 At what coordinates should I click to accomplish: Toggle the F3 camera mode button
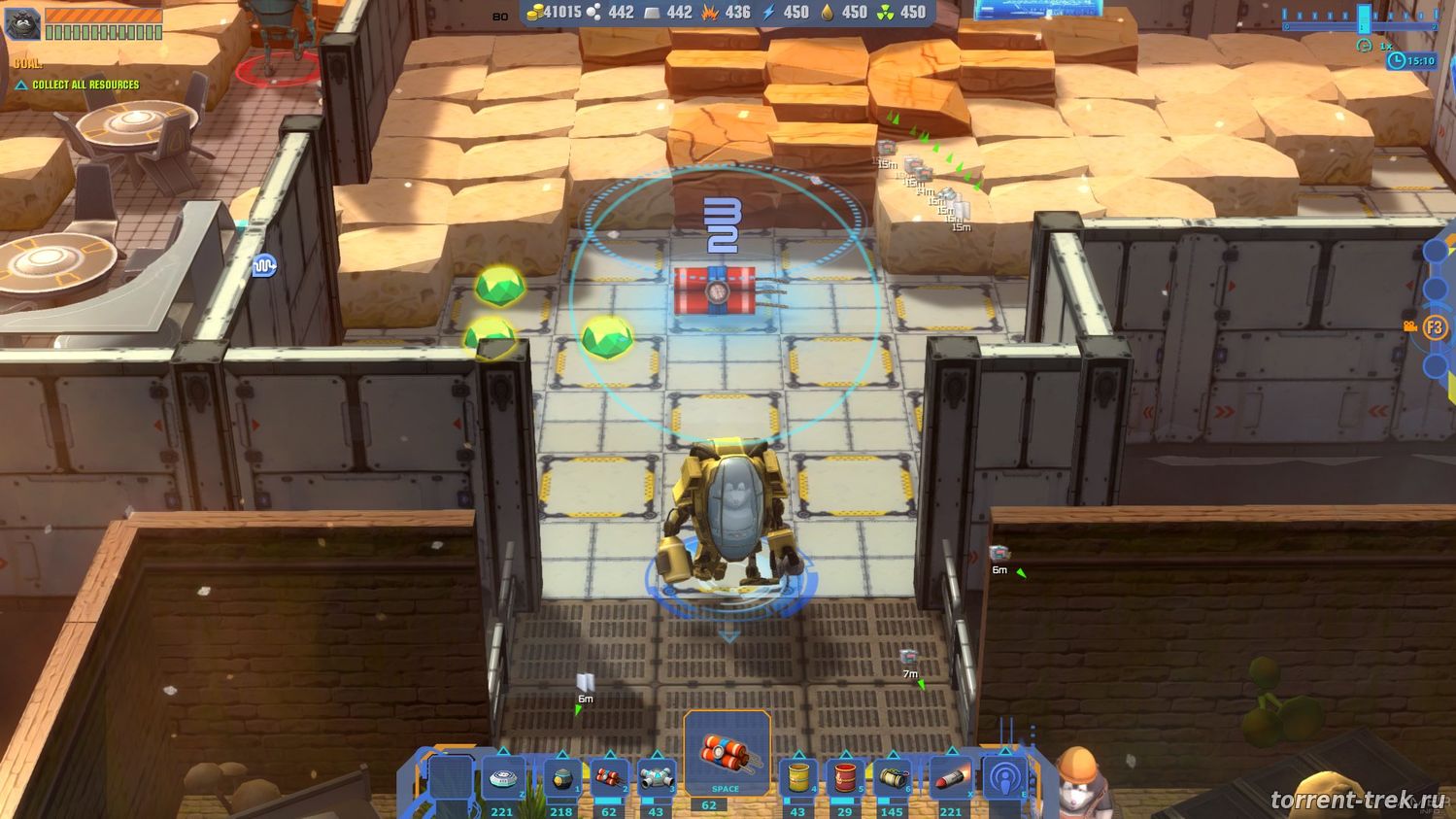pos(1434,327)
